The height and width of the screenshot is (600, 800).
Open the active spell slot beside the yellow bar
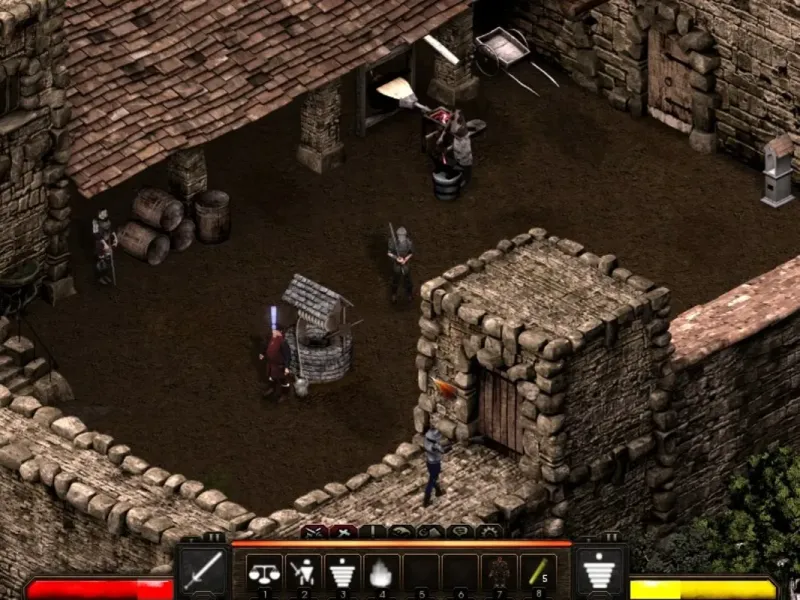coord(601,573)
